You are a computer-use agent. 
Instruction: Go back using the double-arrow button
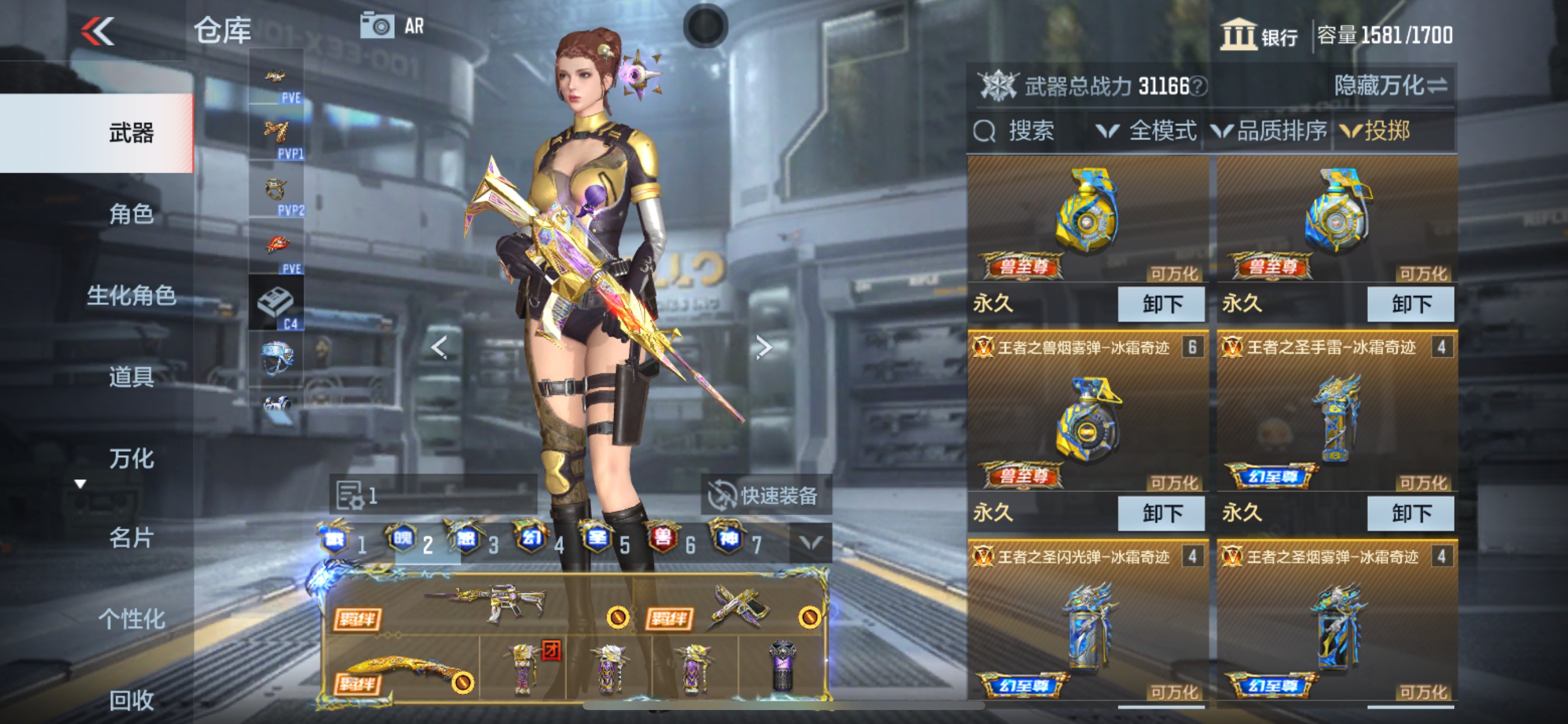[97, 30]
